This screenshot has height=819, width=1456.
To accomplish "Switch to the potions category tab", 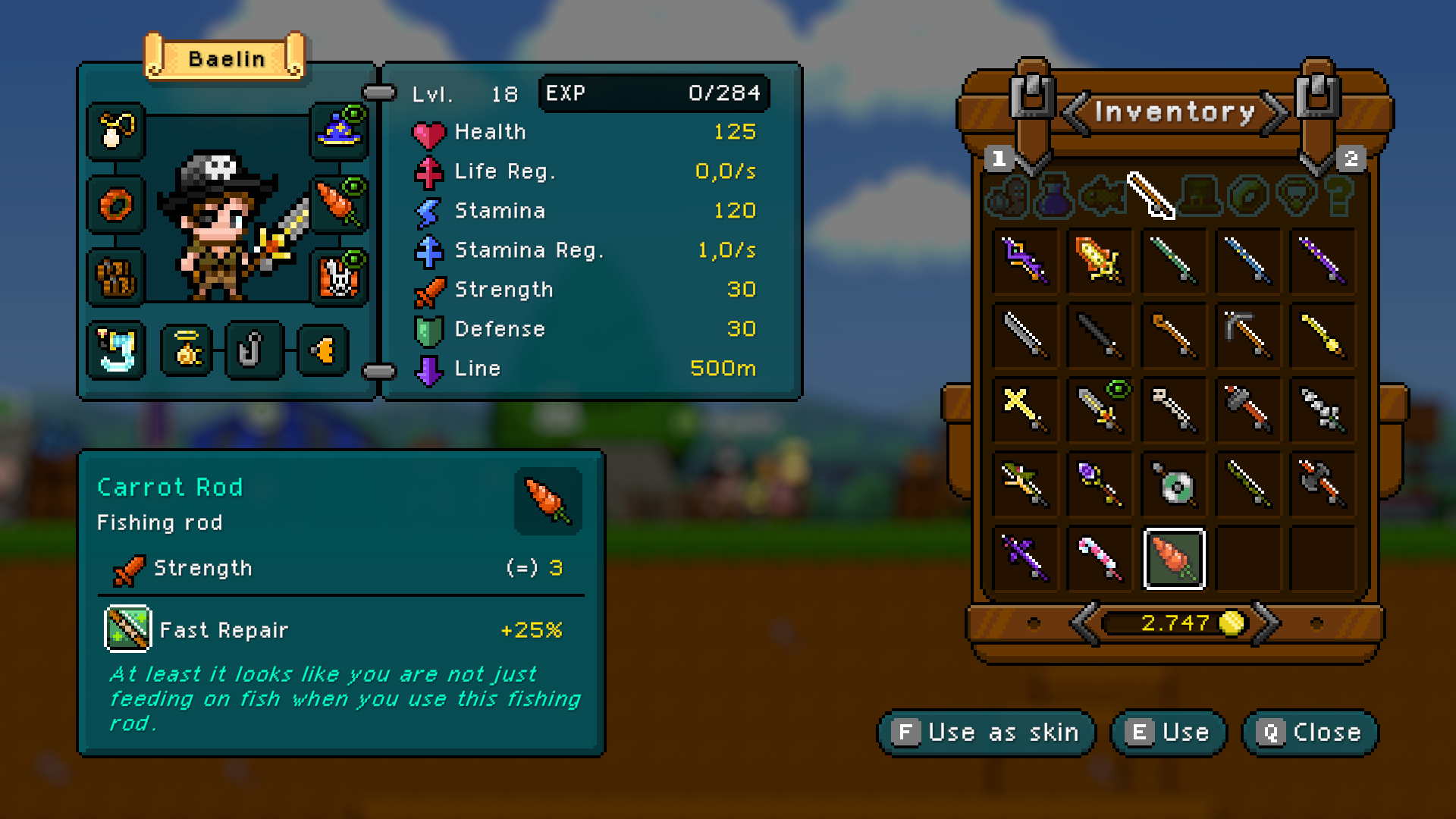I will click(x=1054, y=195).
